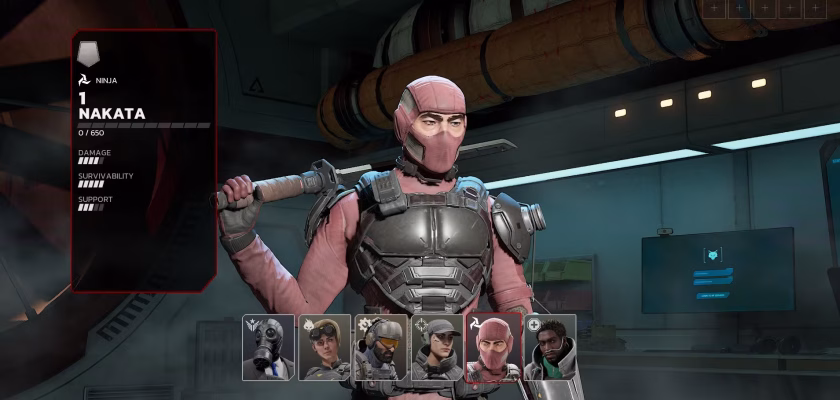Select the character wearing a gray cap

point(437,348)
